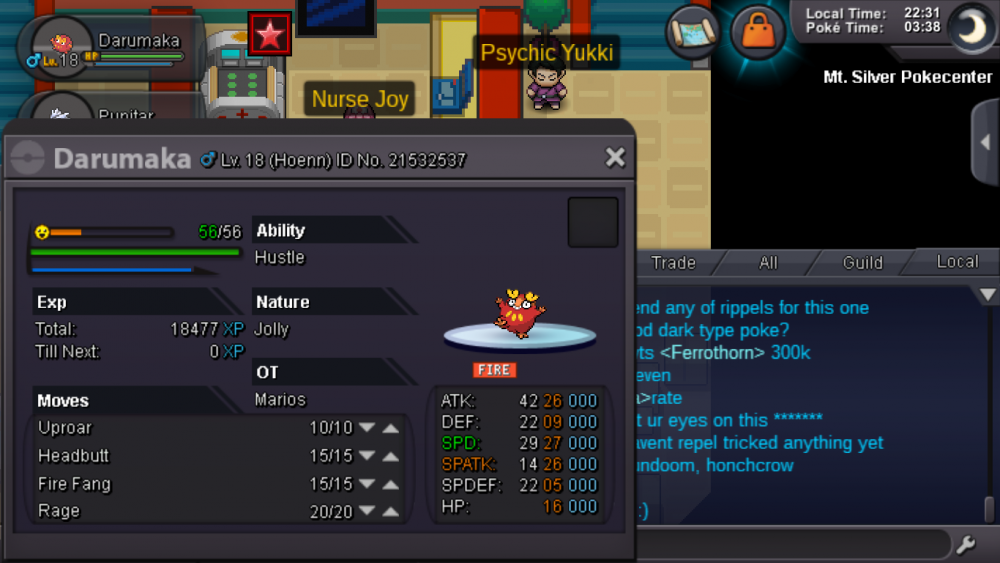
Task: Click the empty held item slot
Action: [x=593, y=222]
